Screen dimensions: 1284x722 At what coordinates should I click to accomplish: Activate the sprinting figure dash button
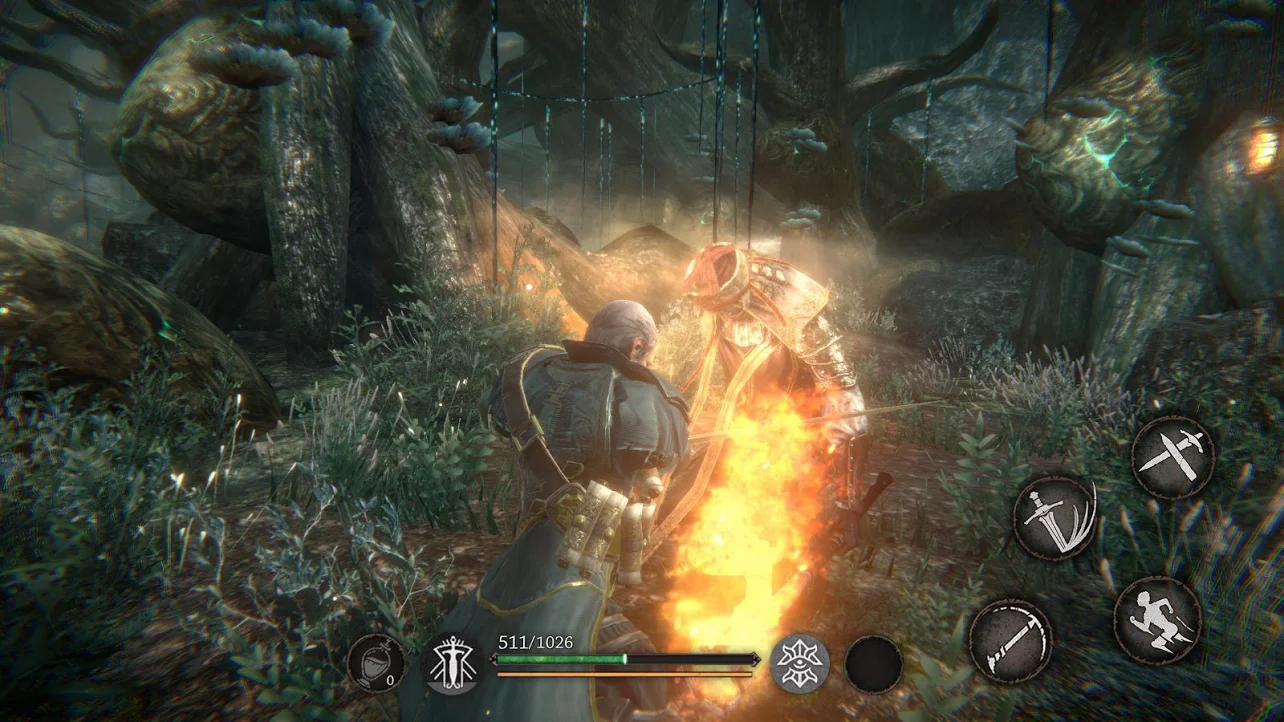(1157, 620)
